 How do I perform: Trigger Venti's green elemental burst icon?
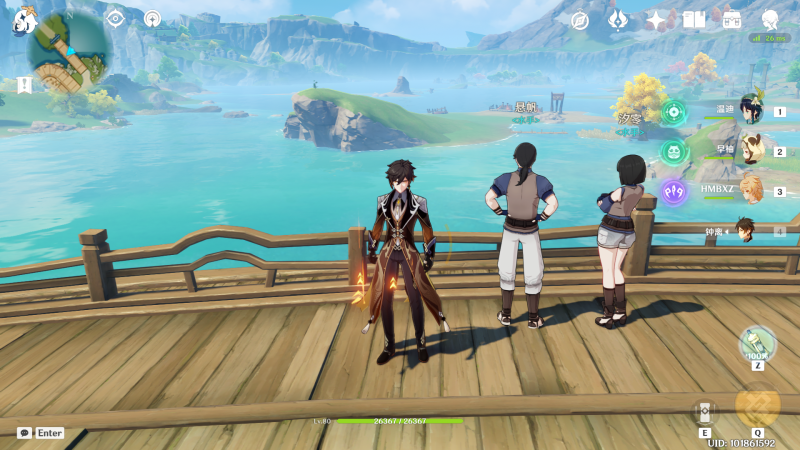673,111
